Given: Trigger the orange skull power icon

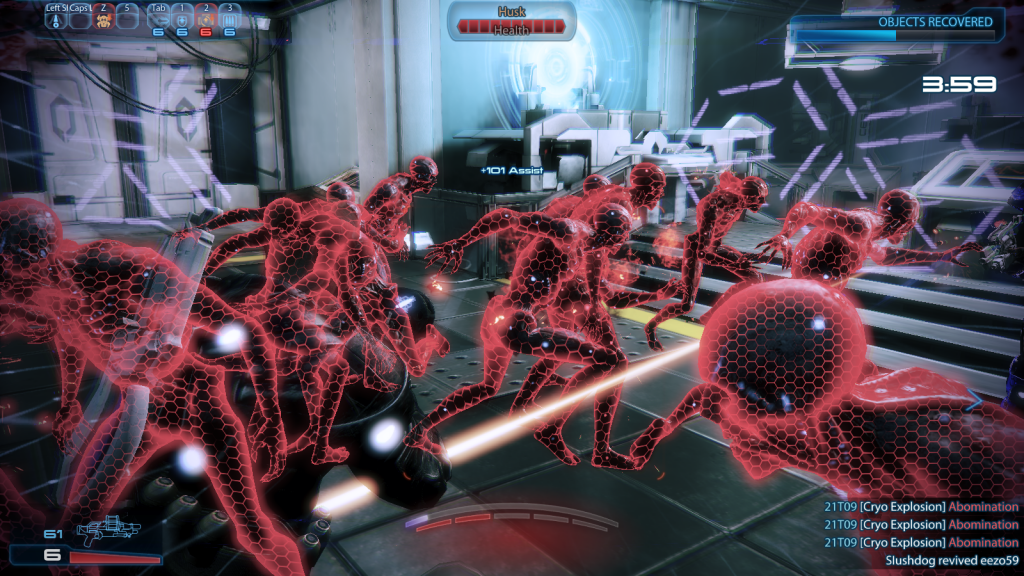Looking at the screenshot, I should 102,19.
